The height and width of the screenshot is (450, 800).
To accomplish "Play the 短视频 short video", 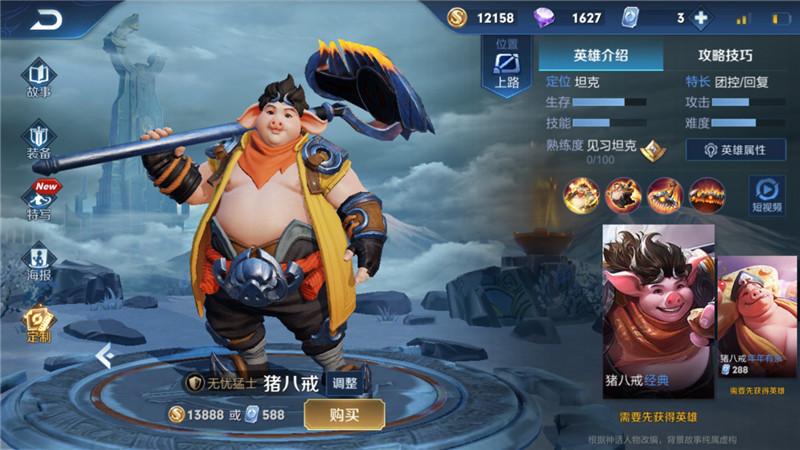I will [x=767, y=193].
